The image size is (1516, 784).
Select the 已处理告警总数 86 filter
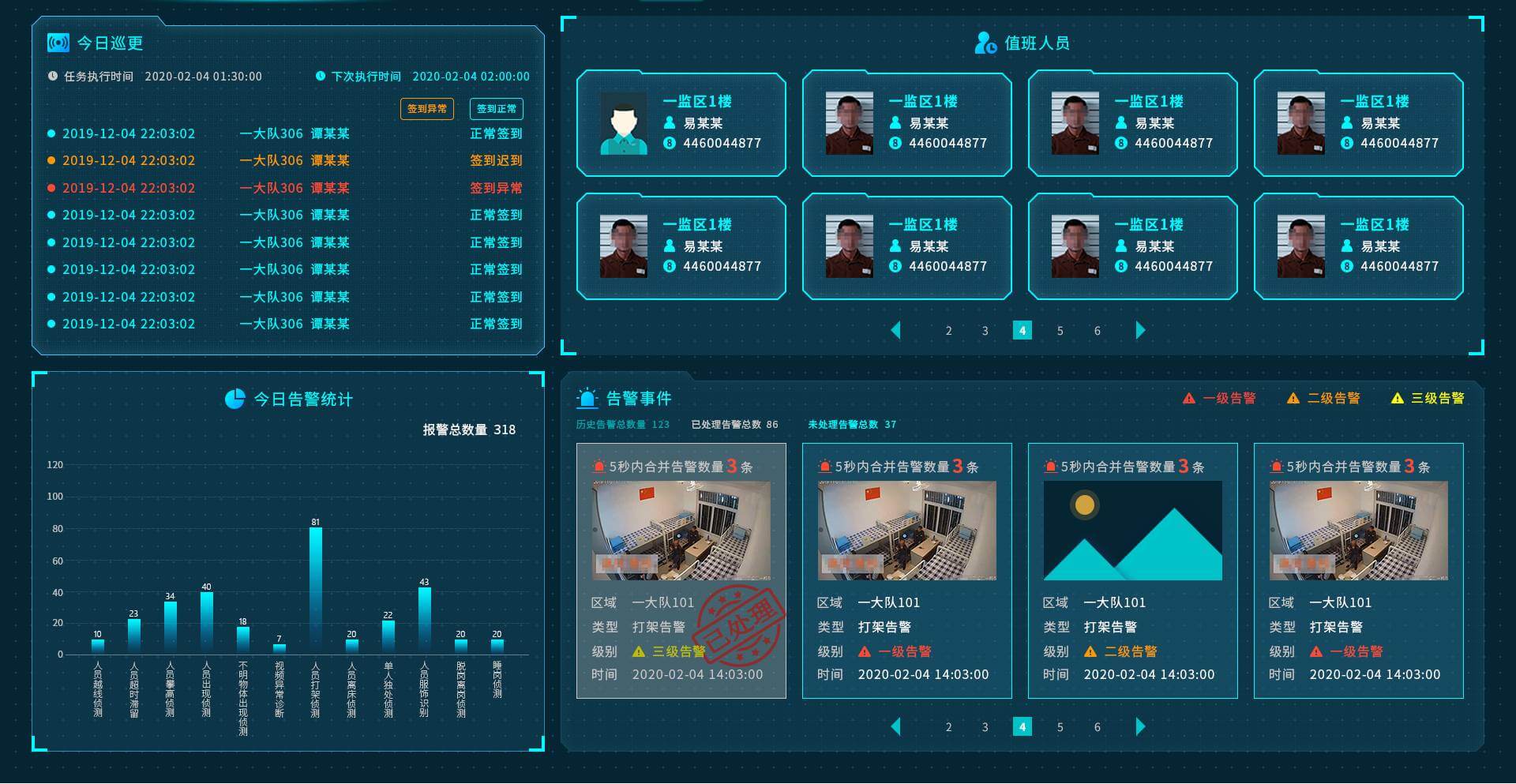[x=735, y=424]
